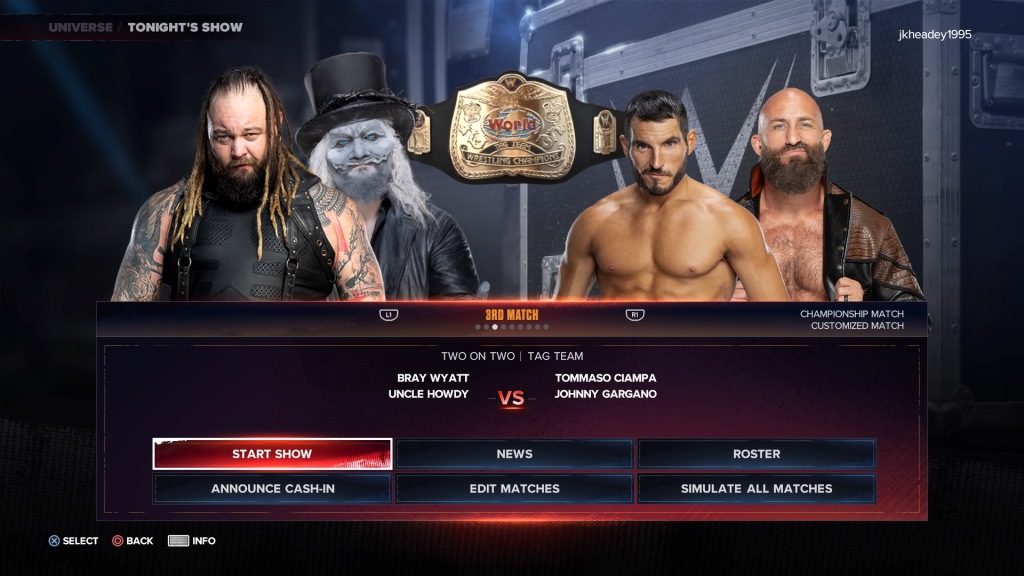
Task: View the Roster
Action: [x=756, y=454]
